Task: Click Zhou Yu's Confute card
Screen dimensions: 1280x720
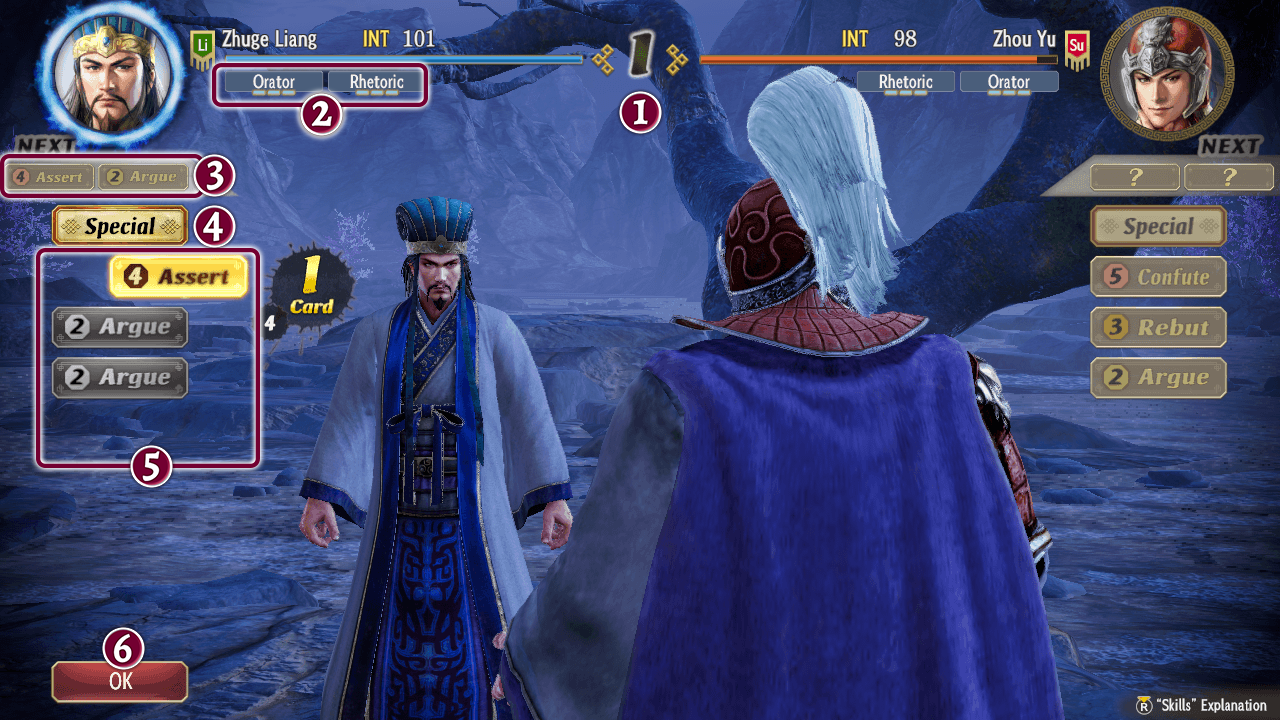Action: 1158,277
